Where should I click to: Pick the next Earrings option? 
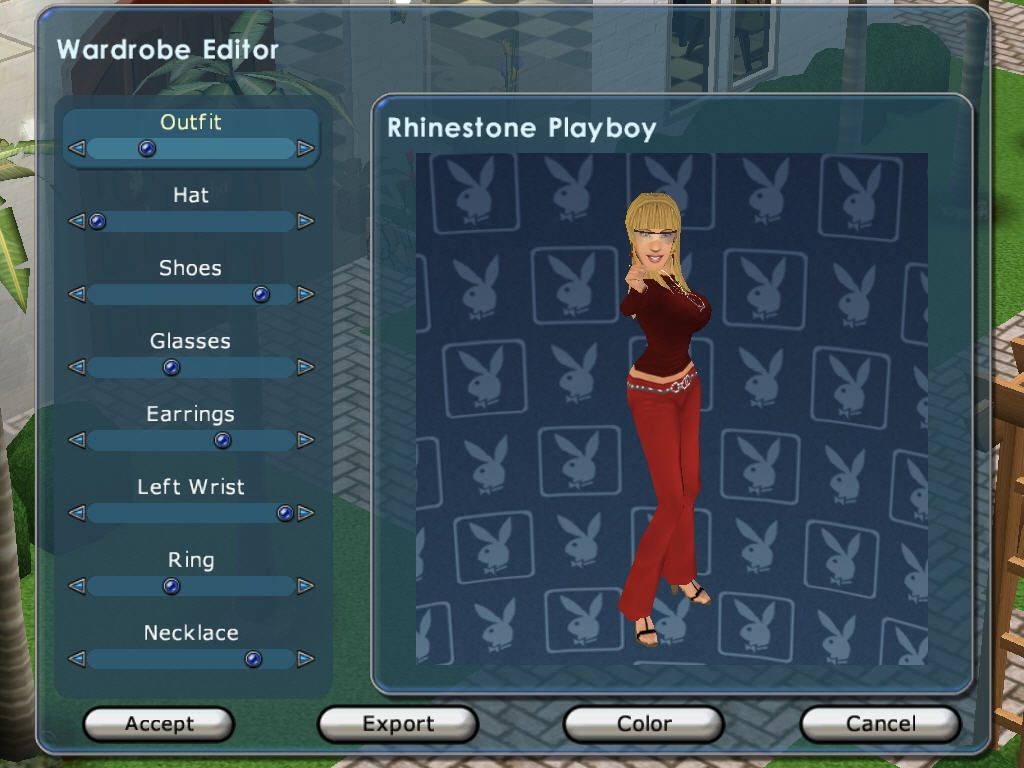click(305, 441)
